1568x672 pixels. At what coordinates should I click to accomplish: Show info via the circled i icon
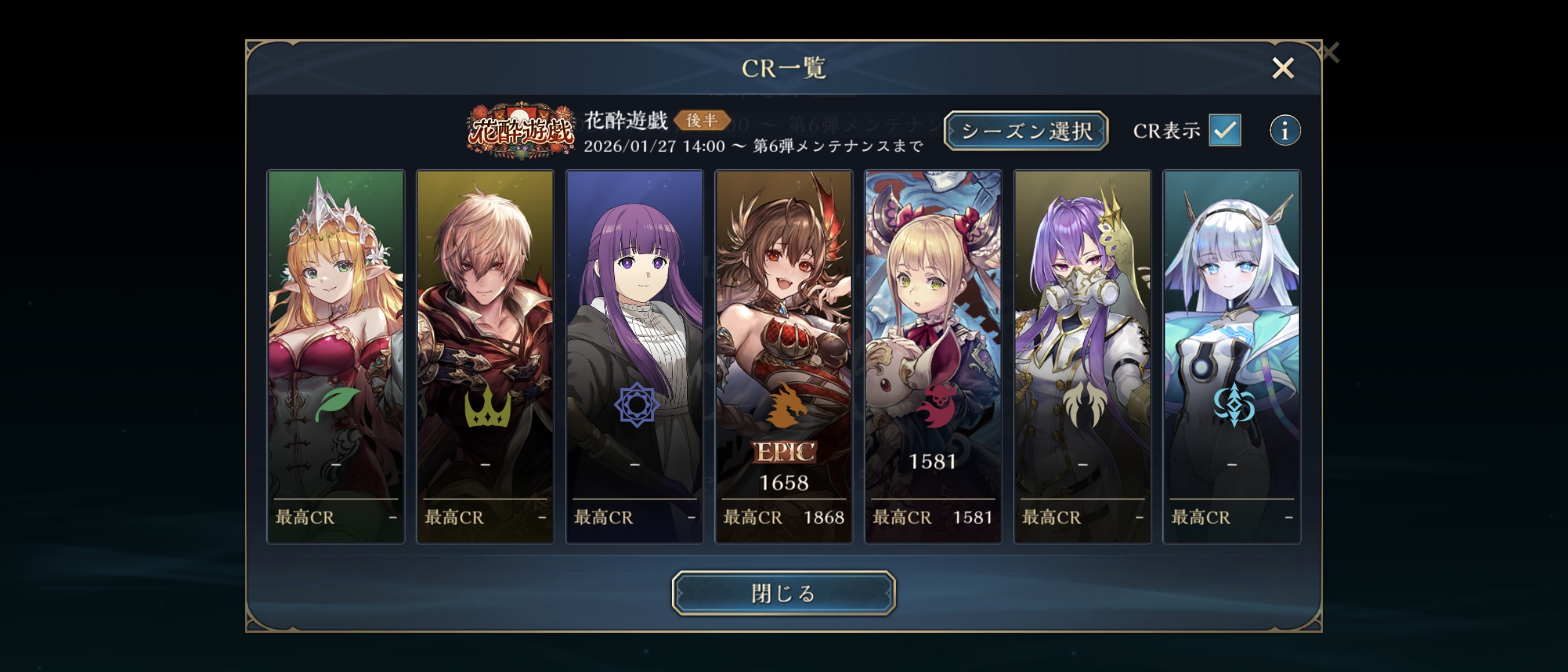click(x=1284, y=131)
